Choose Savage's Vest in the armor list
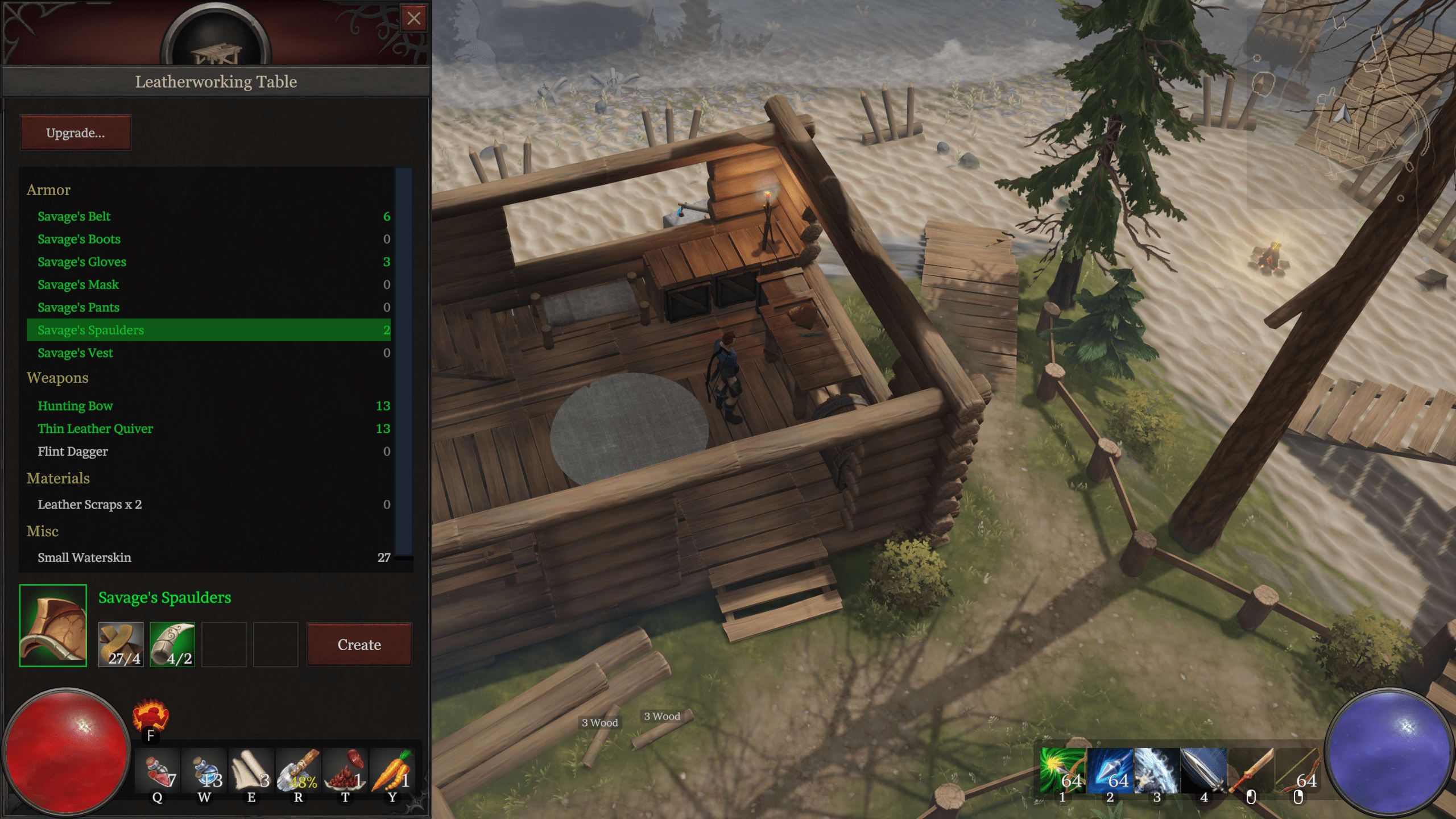This screenshot has height=819, width=1456. click(75, 353)
